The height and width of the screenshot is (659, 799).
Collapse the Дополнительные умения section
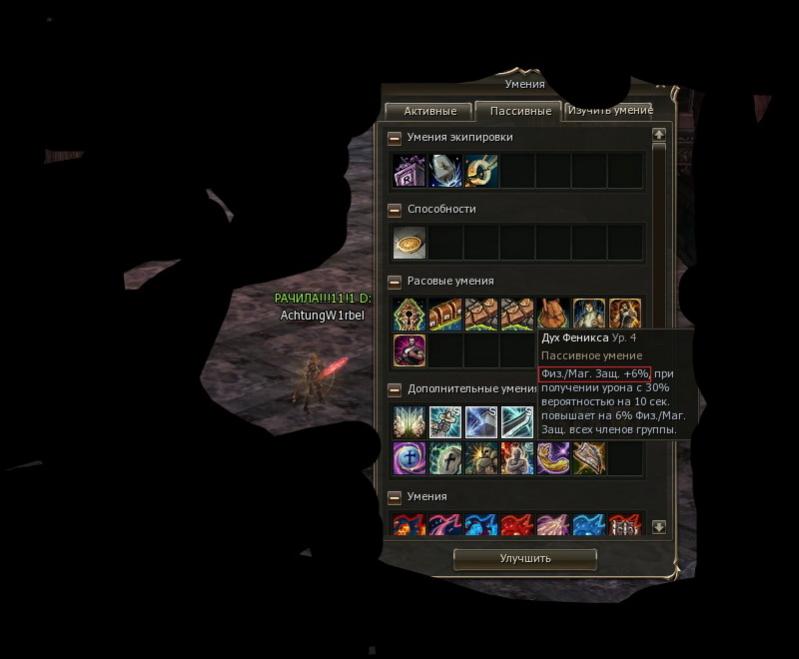pyautogui.click(x=395, y=389)
